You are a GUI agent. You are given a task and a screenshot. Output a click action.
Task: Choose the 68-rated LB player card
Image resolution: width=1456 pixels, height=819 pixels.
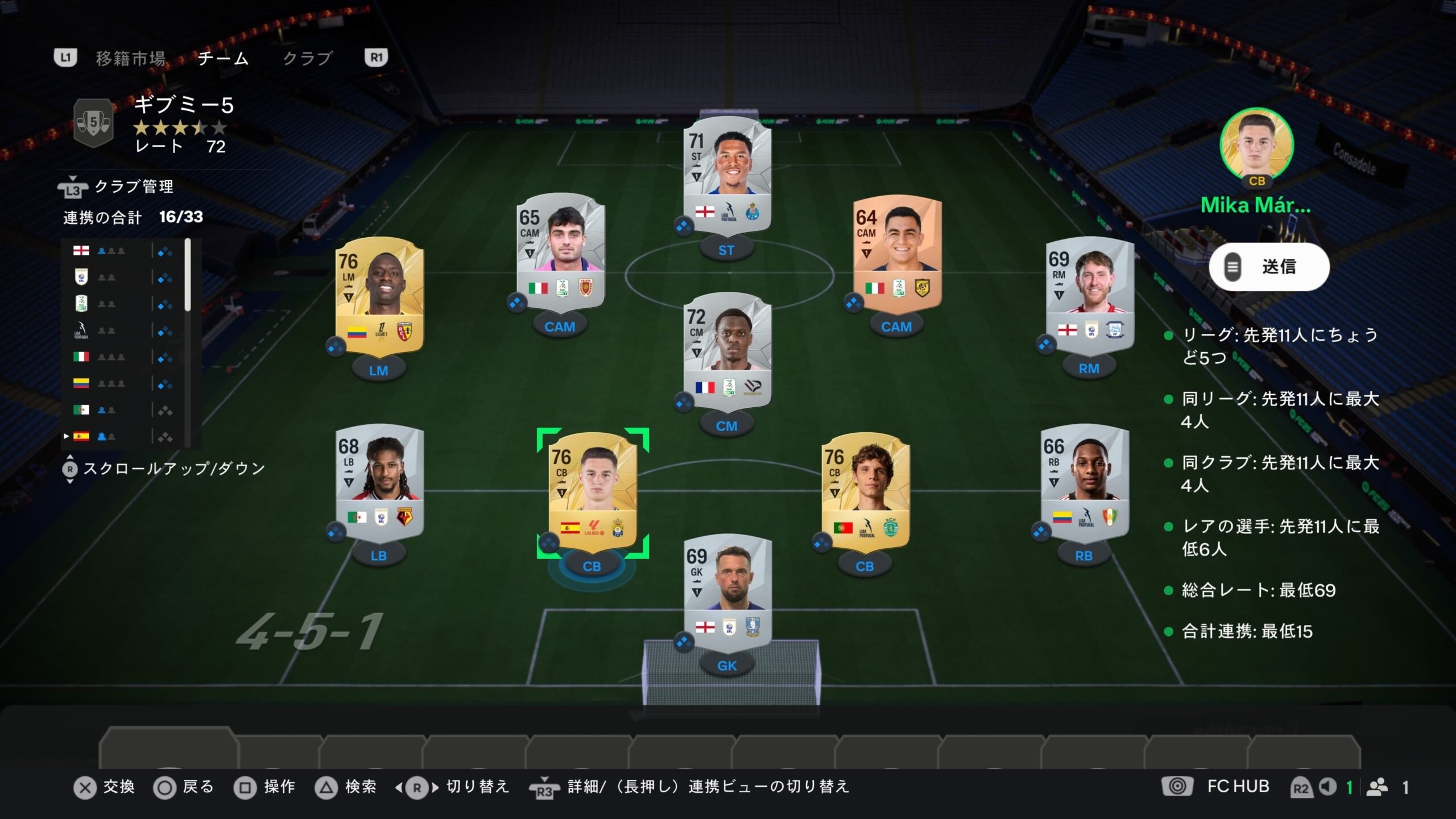pyautogui.click(x=379, y=481)
